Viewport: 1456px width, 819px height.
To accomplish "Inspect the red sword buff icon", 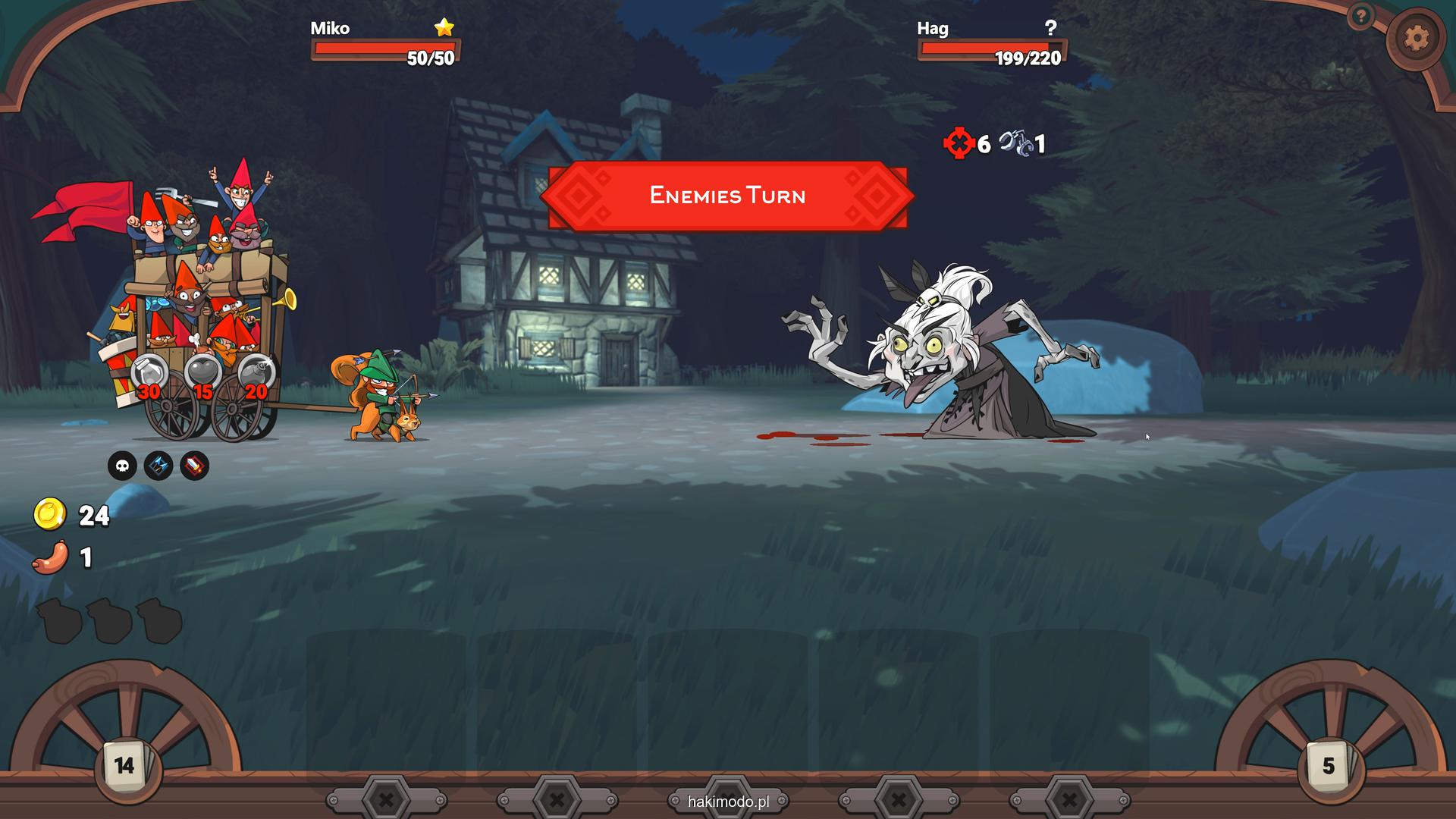I will 194,466.
